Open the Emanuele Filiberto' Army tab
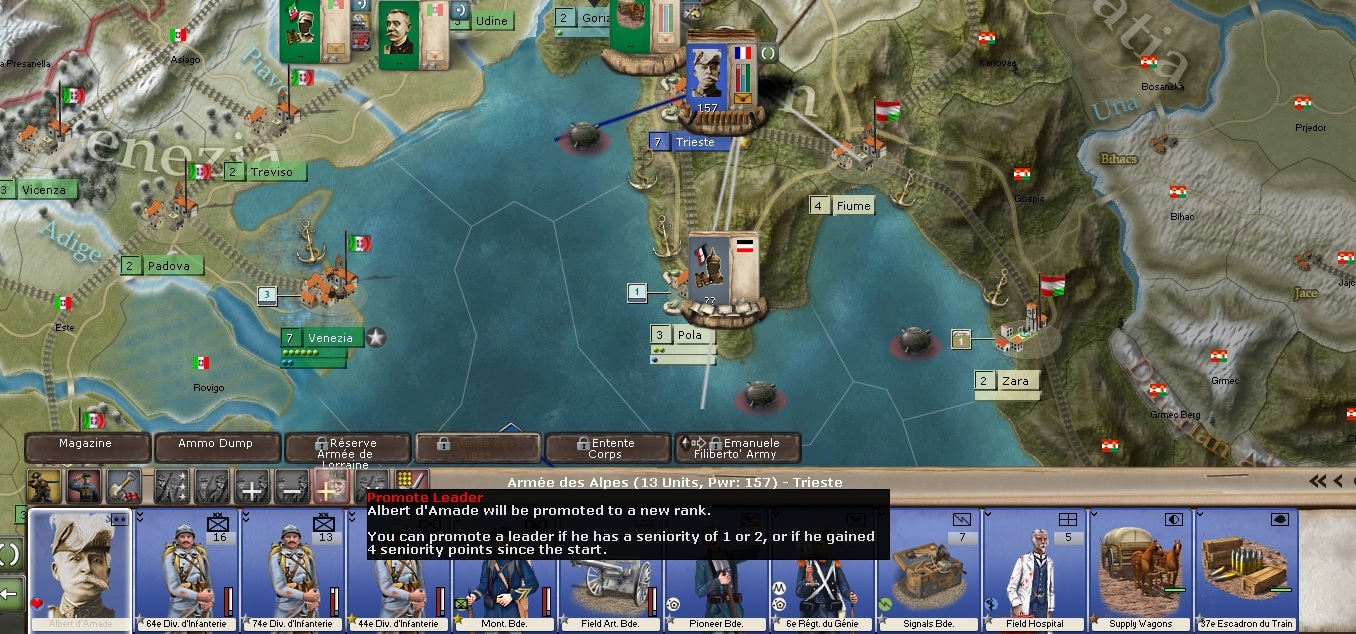The height and width of the screenshot is (634, 1356). 737,448
